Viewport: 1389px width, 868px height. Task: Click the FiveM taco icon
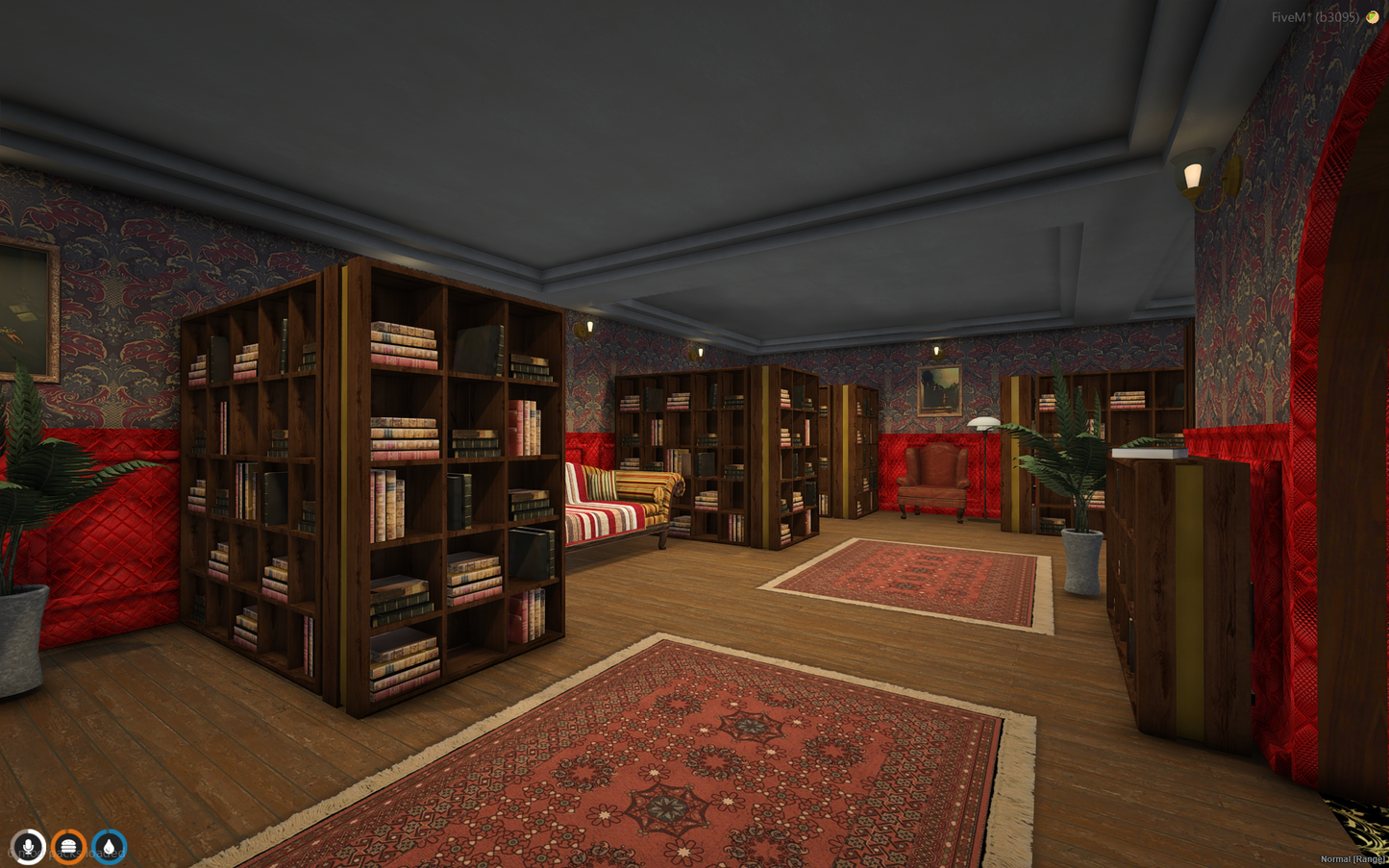coord(1372,17)
